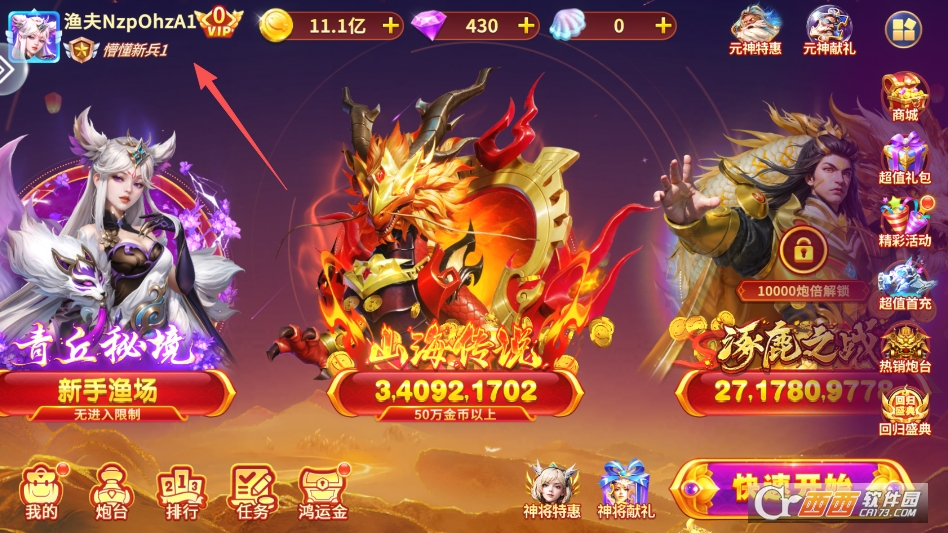
Task: Open the 元神献礼 event
Action: click(829, 29)
